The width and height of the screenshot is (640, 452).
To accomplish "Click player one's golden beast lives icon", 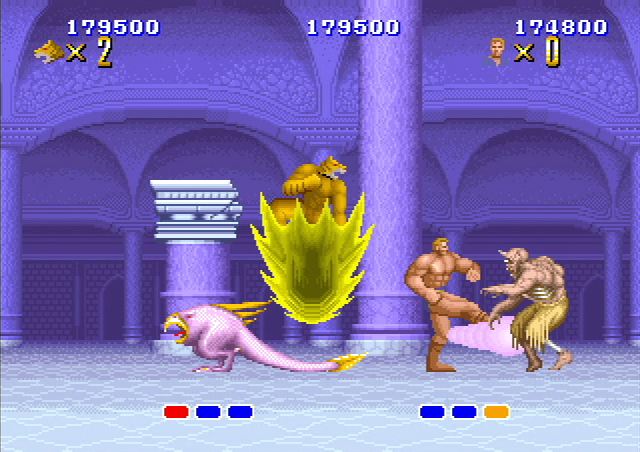I will tap(48, 51).
